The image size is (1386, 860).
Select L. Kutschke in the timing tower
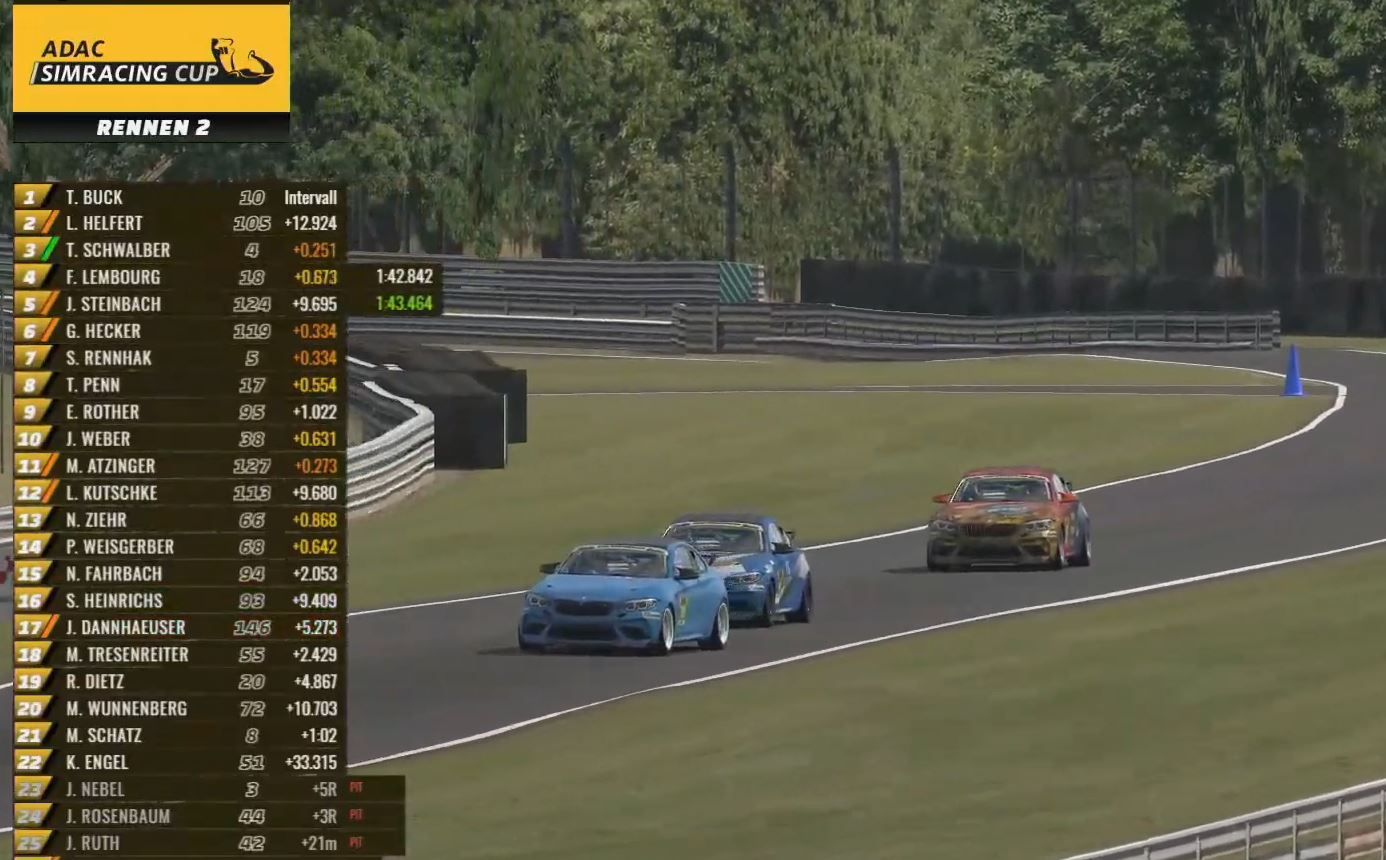tap(180, 493)
